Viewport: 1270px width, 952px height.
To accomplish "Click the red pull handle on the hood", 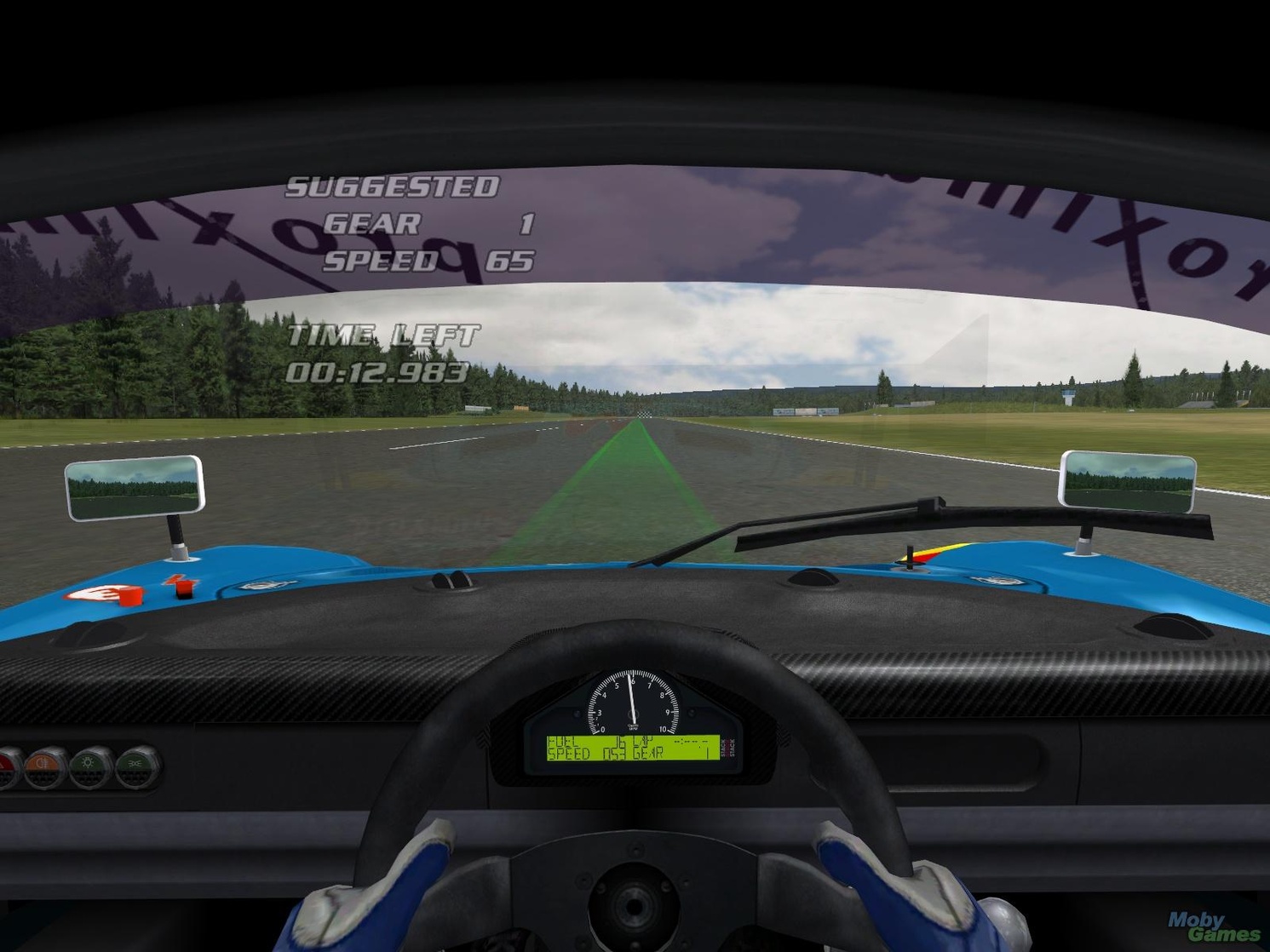I will [129, 596].
